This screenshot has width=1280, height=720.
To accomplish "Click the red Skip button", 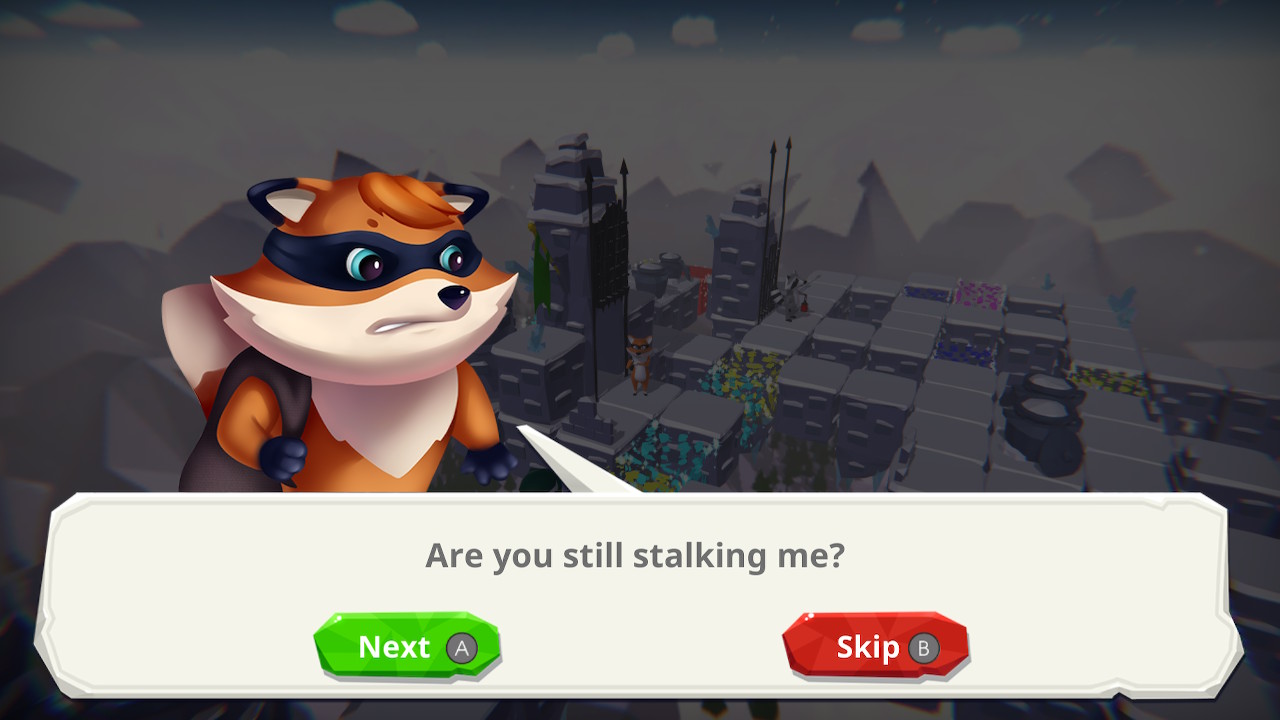I will [x=875, y=646].
